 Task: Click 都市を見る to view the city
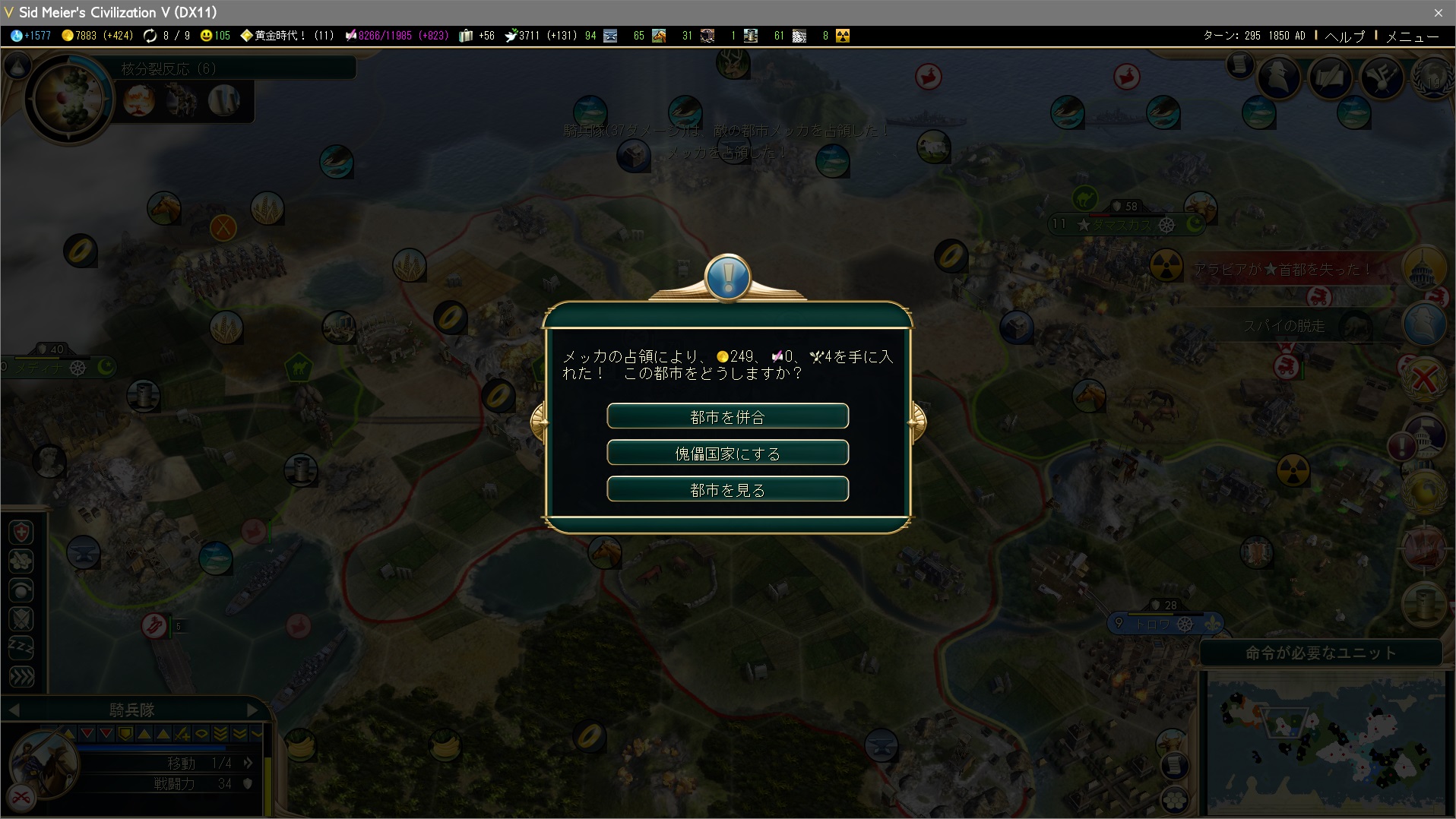pos(727,489)
